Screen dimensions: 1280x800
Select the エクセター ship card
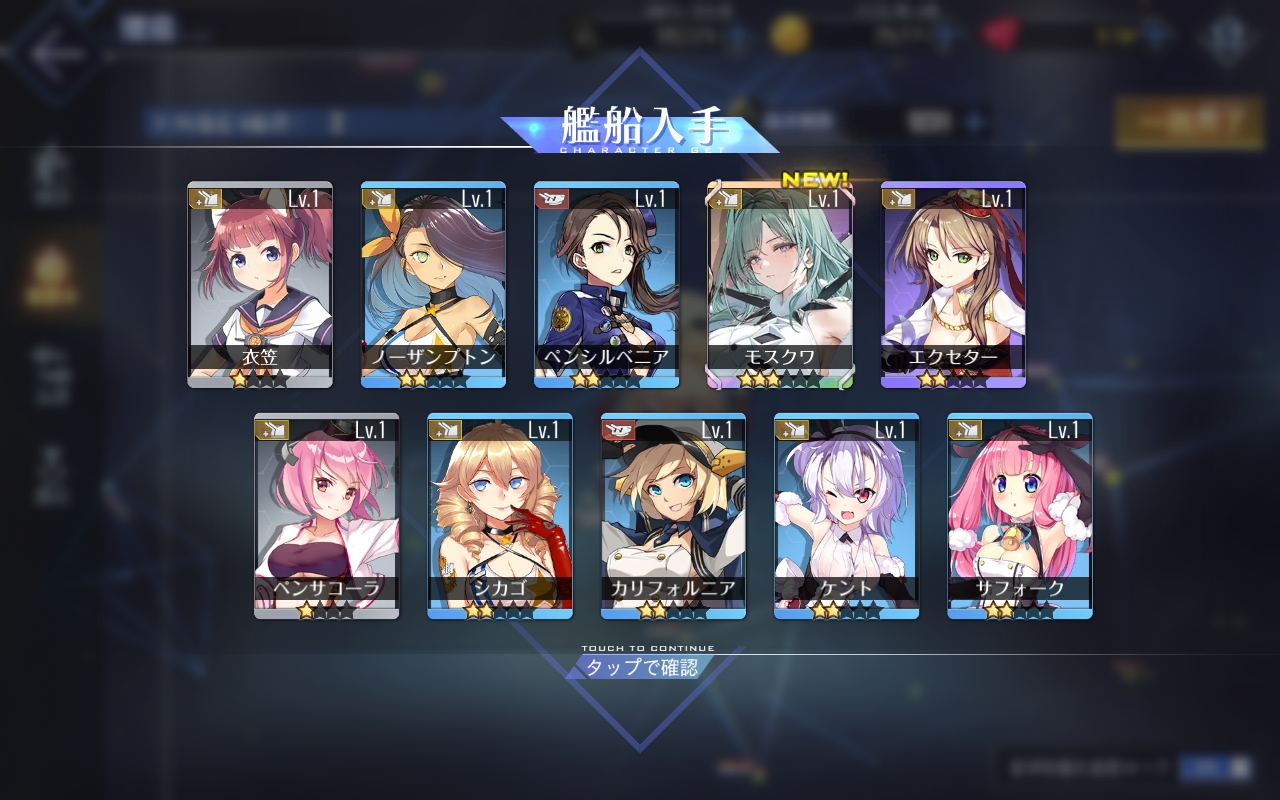[x=953, y=285]
